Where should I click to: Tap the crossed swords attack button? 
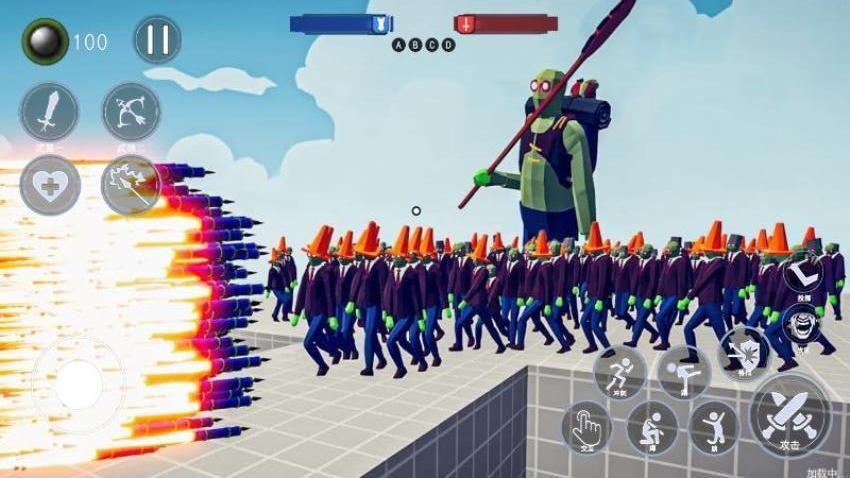[x=790, y=414]
